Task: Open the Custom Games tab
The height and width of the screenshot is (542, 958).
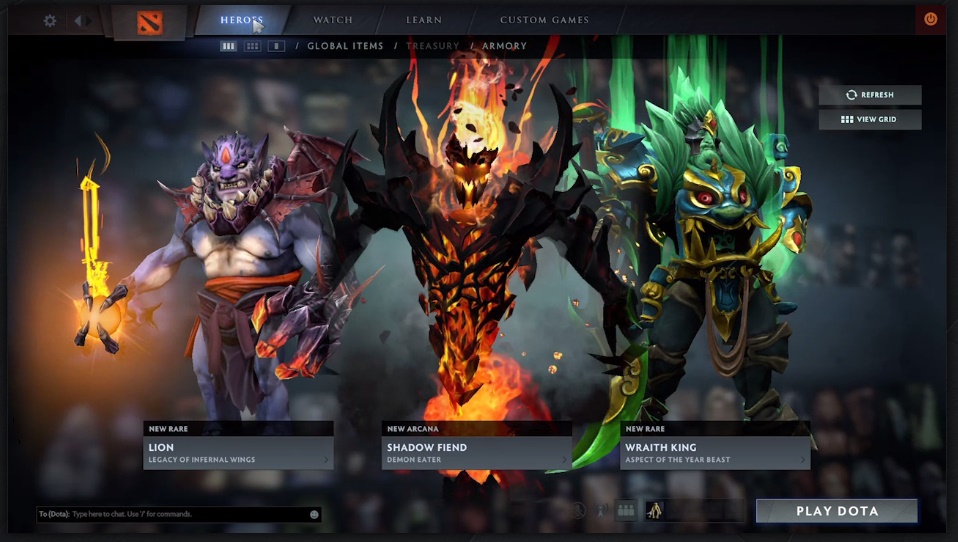Action: point(544,20)
